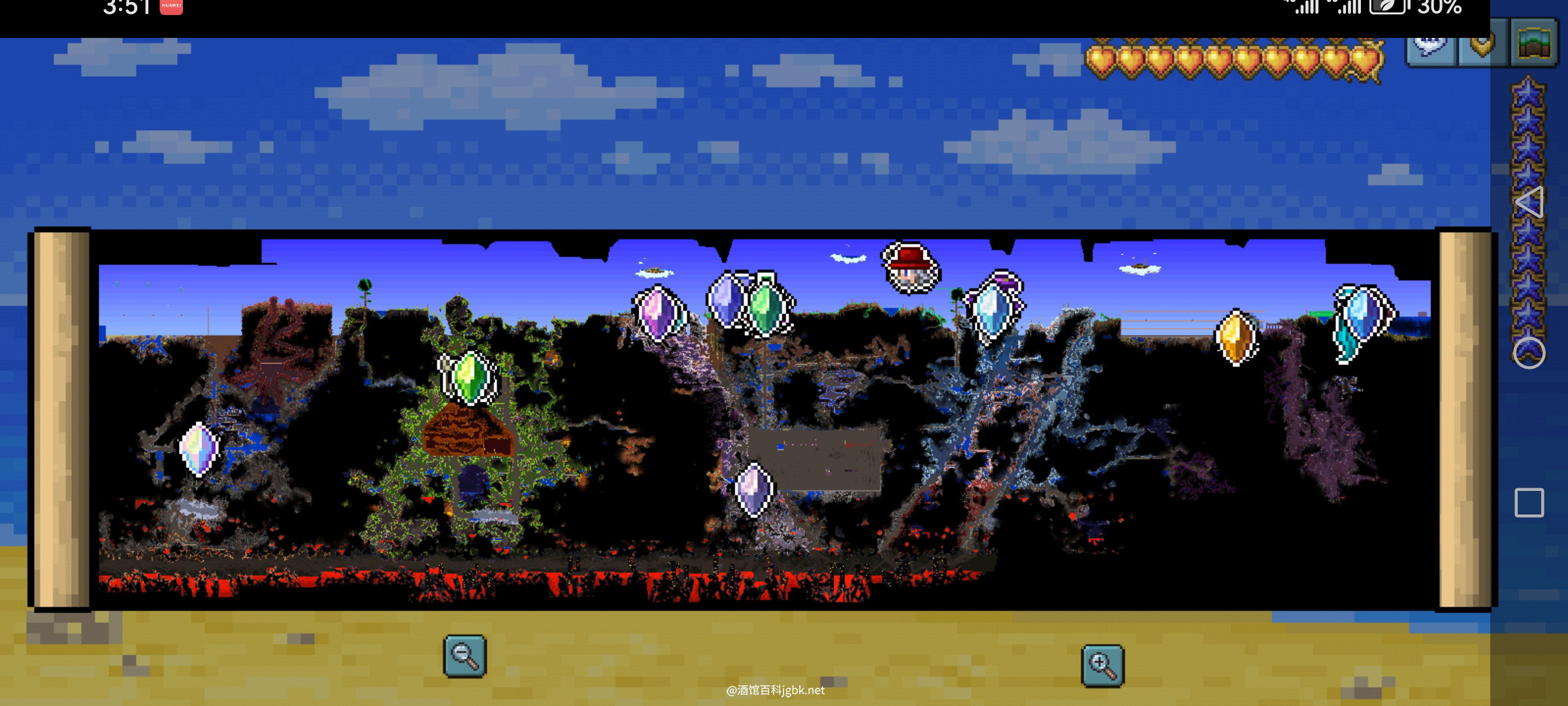
Task: Pick the indigo blue pylon marker
Action: point(727,300)
